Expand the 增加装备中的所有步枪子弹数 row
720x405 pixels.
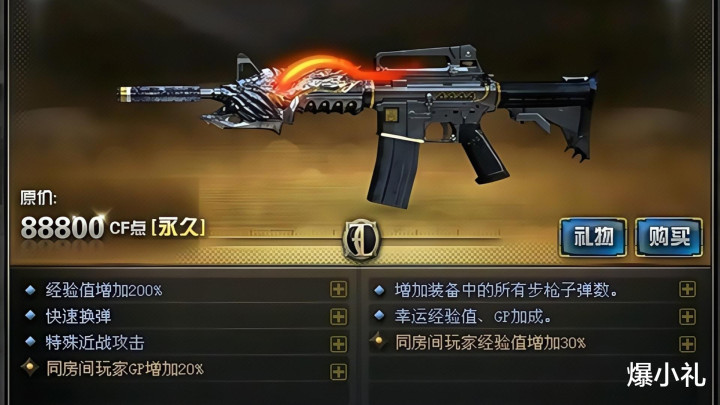[688, 290]
